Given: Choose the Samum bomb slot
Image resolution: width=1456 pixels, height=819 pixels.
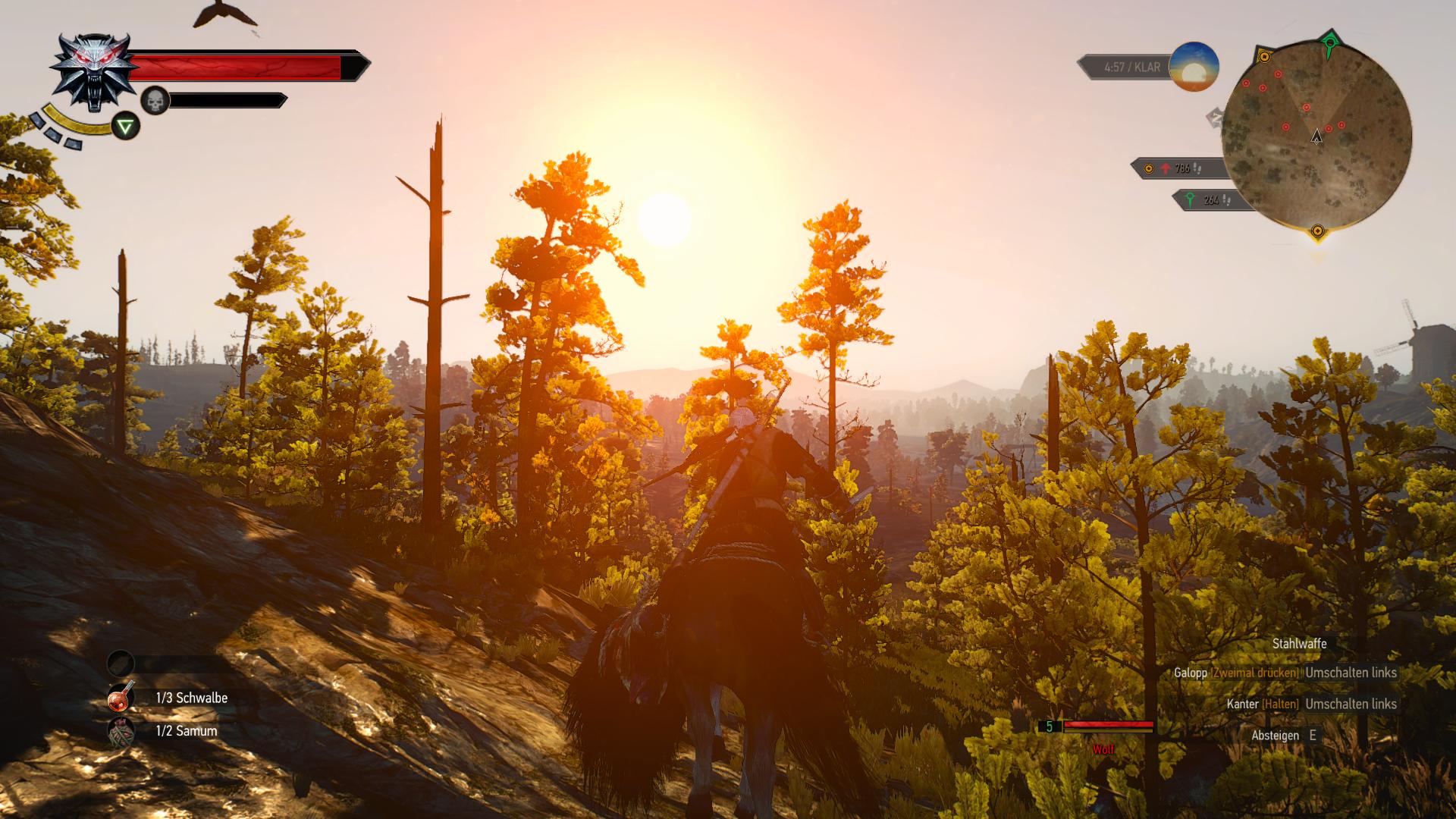Looking at the screenshot, I should click(x=121, y=731).
